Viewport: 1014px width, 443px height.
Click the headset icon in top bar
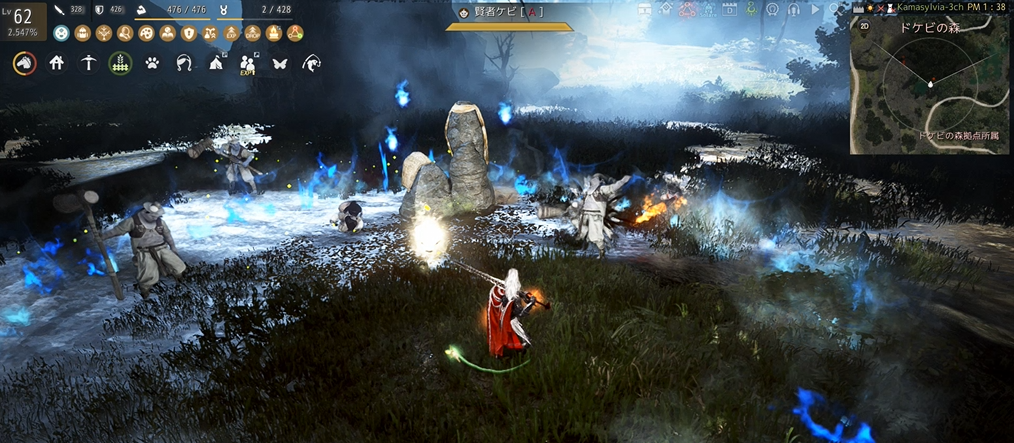pyautogui.click(x=791, y=9)
